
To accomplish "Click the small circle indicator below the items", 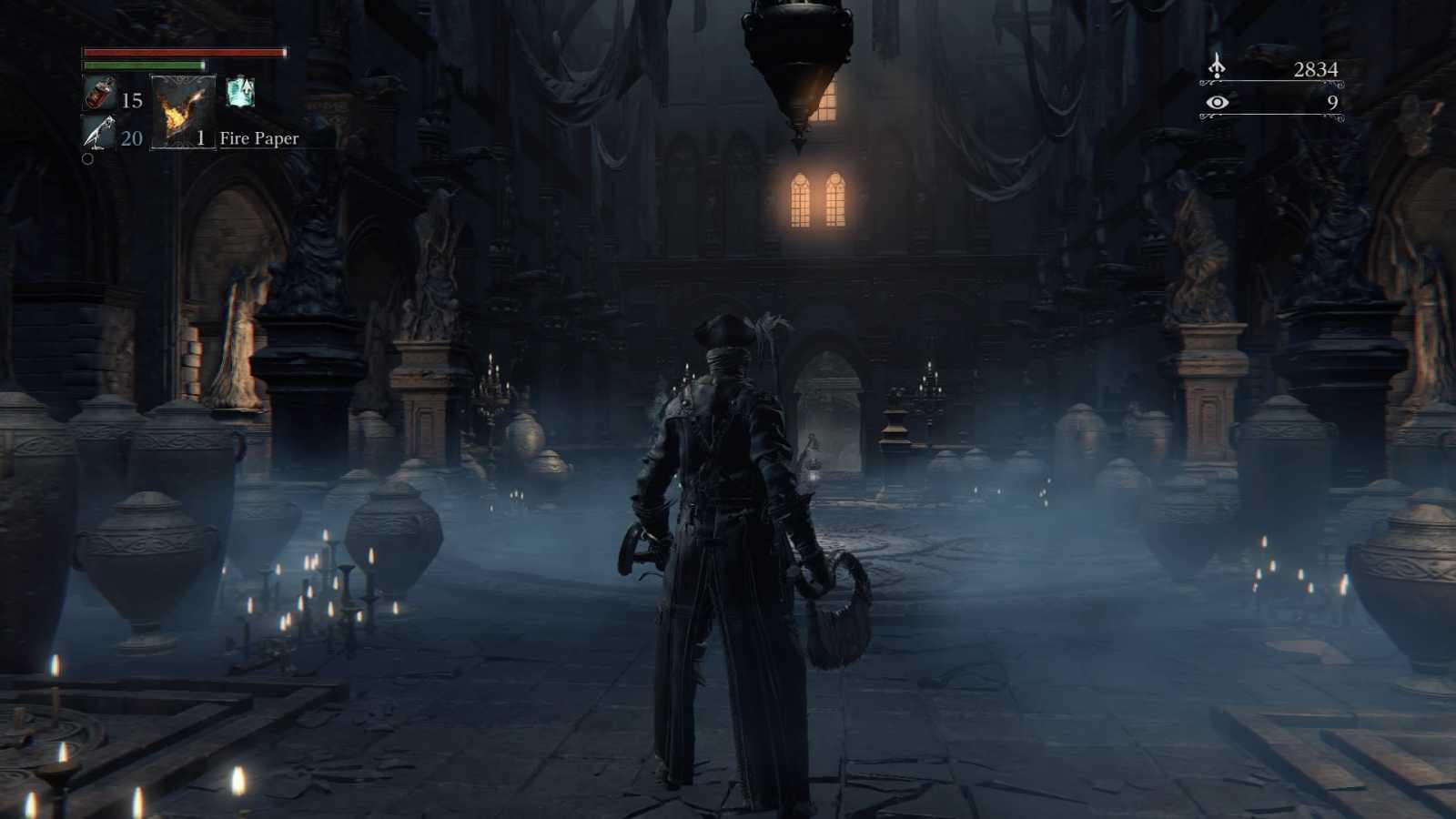I will pyautogui.click(x=88, y=160).
